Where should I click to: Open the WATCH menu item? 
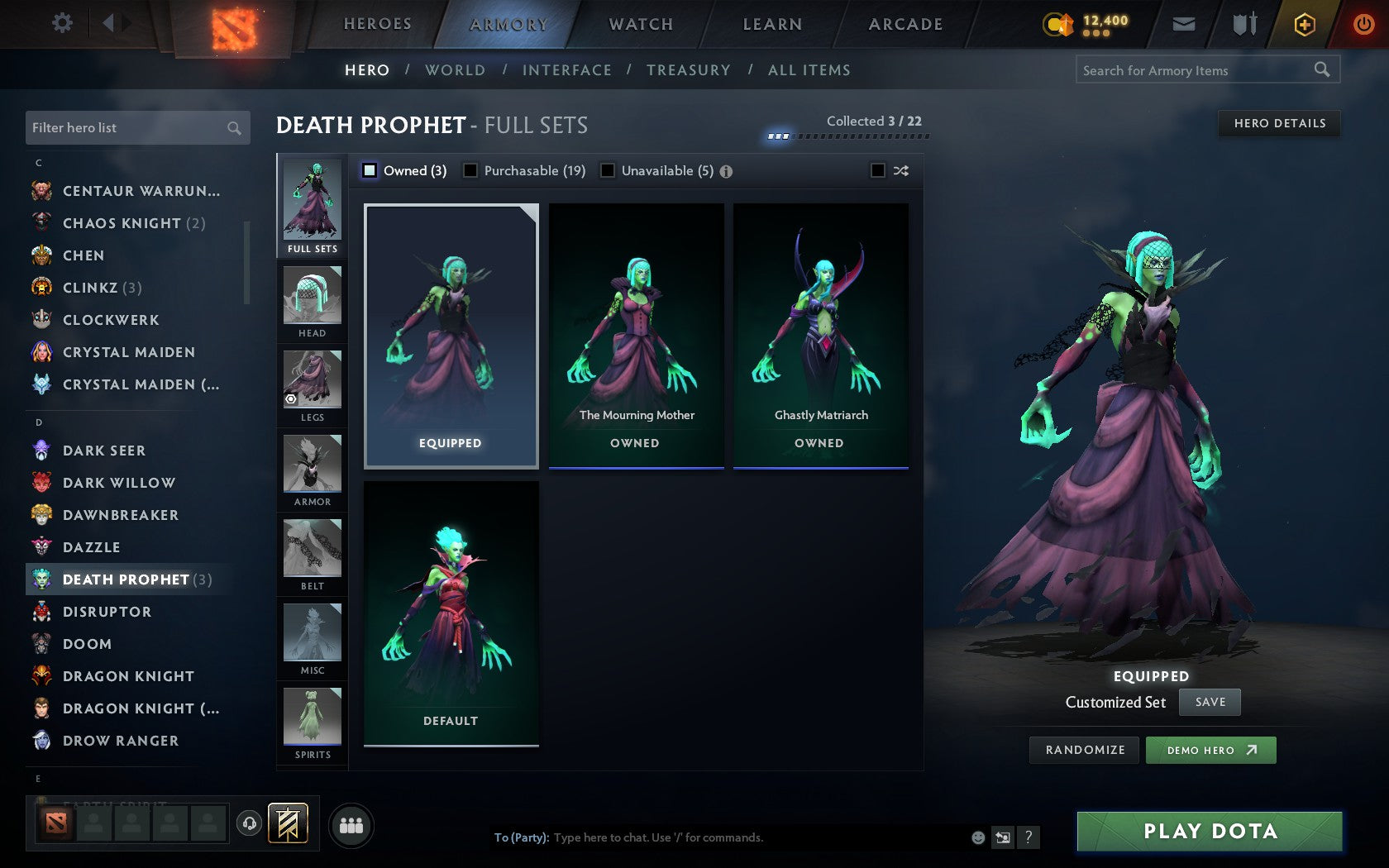pos(640,24)
